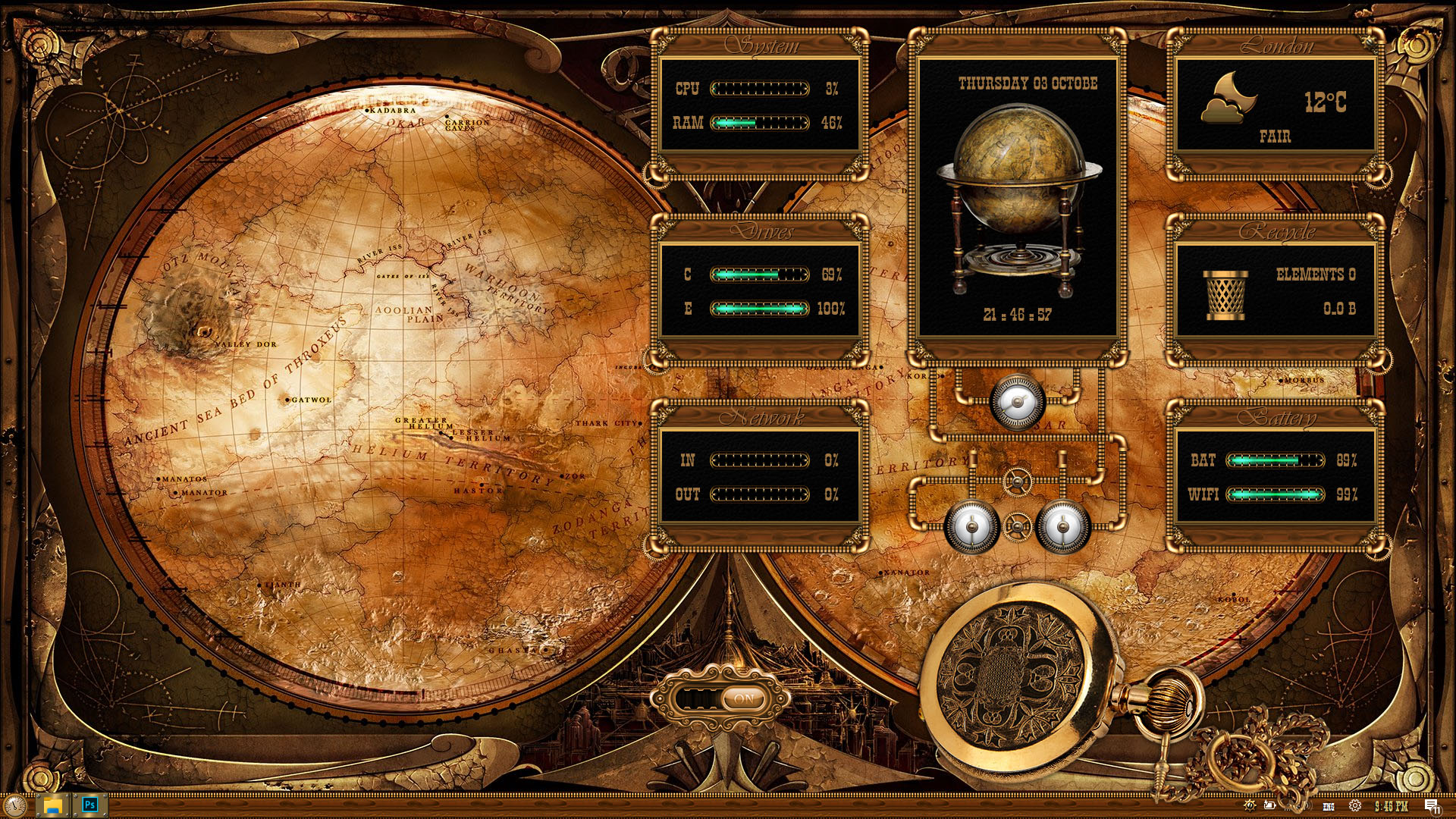Select the C drive usage row
The height and width of the screenshot is (819, 1456).
[x=758, y=275]
